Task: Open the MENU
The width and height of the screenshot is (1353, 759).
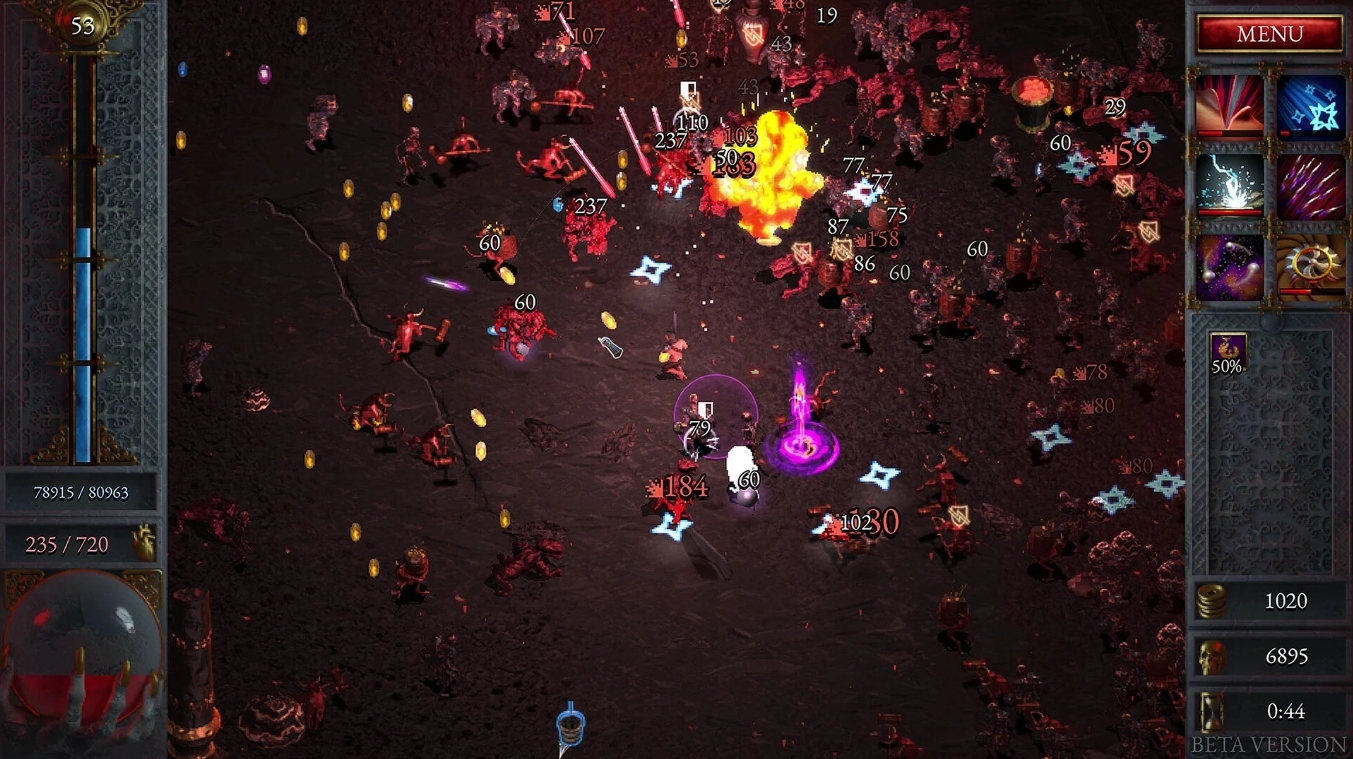Action: pos(1269,34)
